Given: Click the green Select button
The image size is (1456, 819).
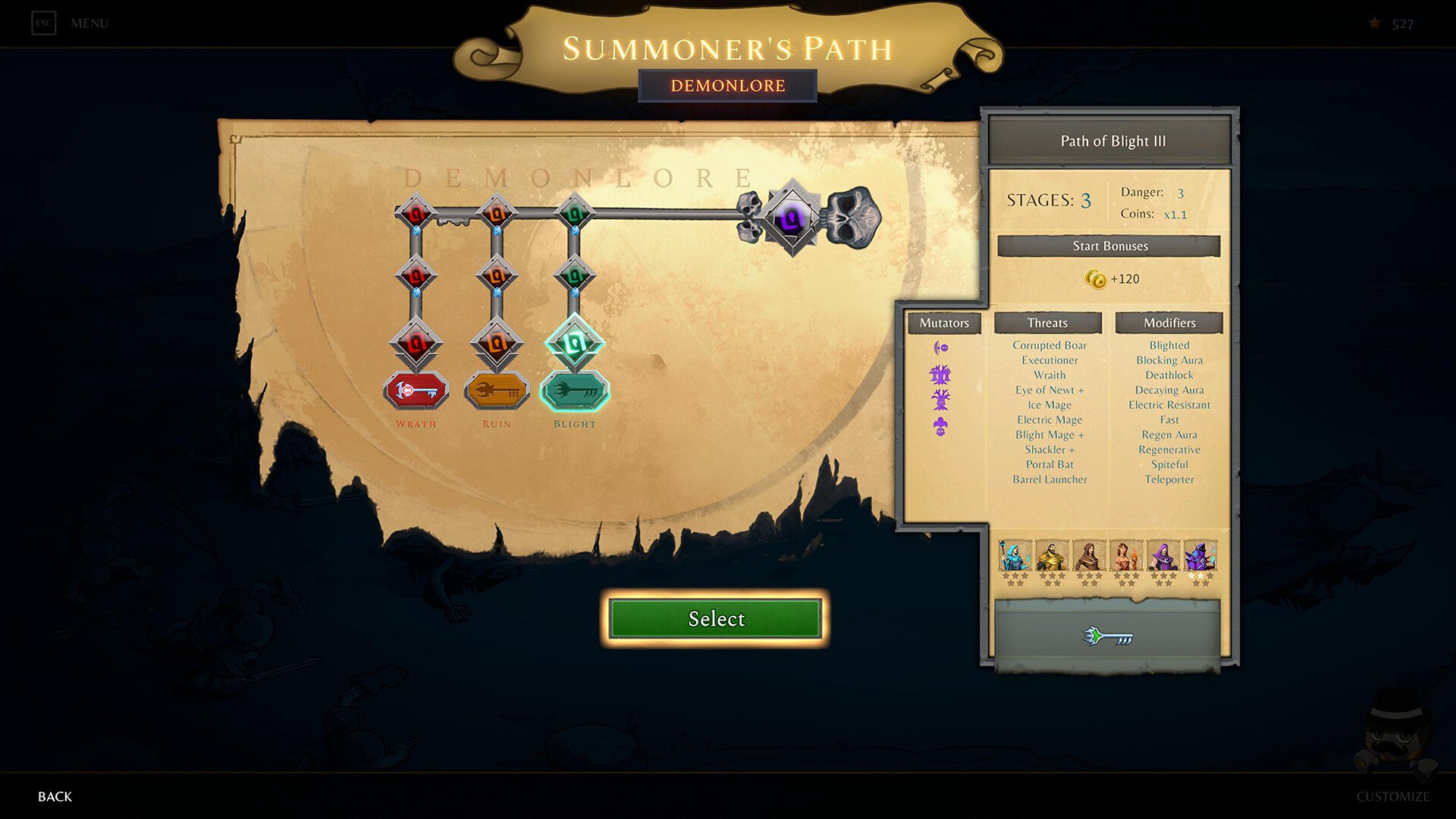Looking at the screenshot, I should pos(716,619).
